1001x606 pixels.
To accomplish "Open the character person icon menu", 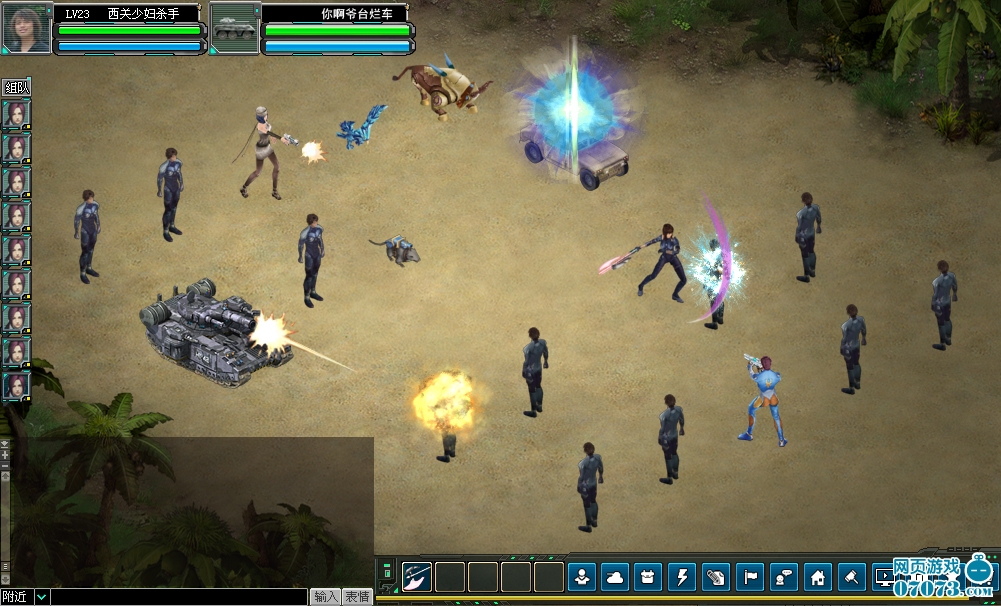I will tap(582, 577).
